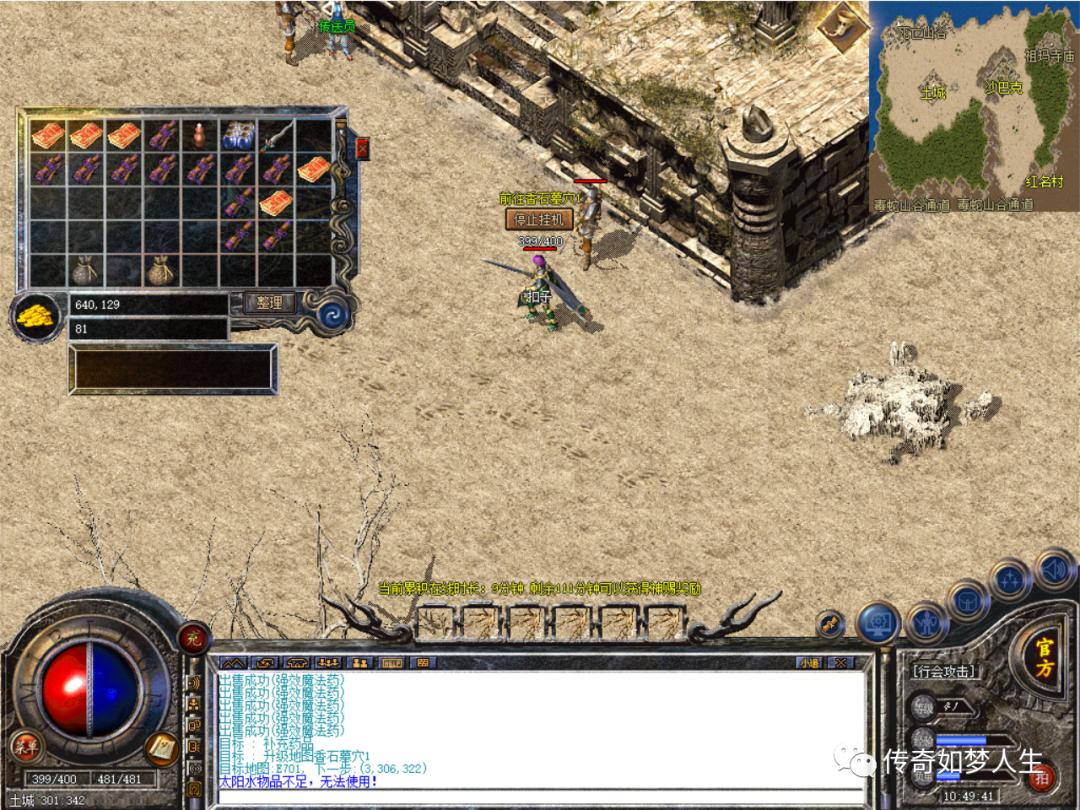Image resolution: width=1080 pixels, height=810 pixels.
Task: Open the four-sparkle round button
Action: [1008, 578]
